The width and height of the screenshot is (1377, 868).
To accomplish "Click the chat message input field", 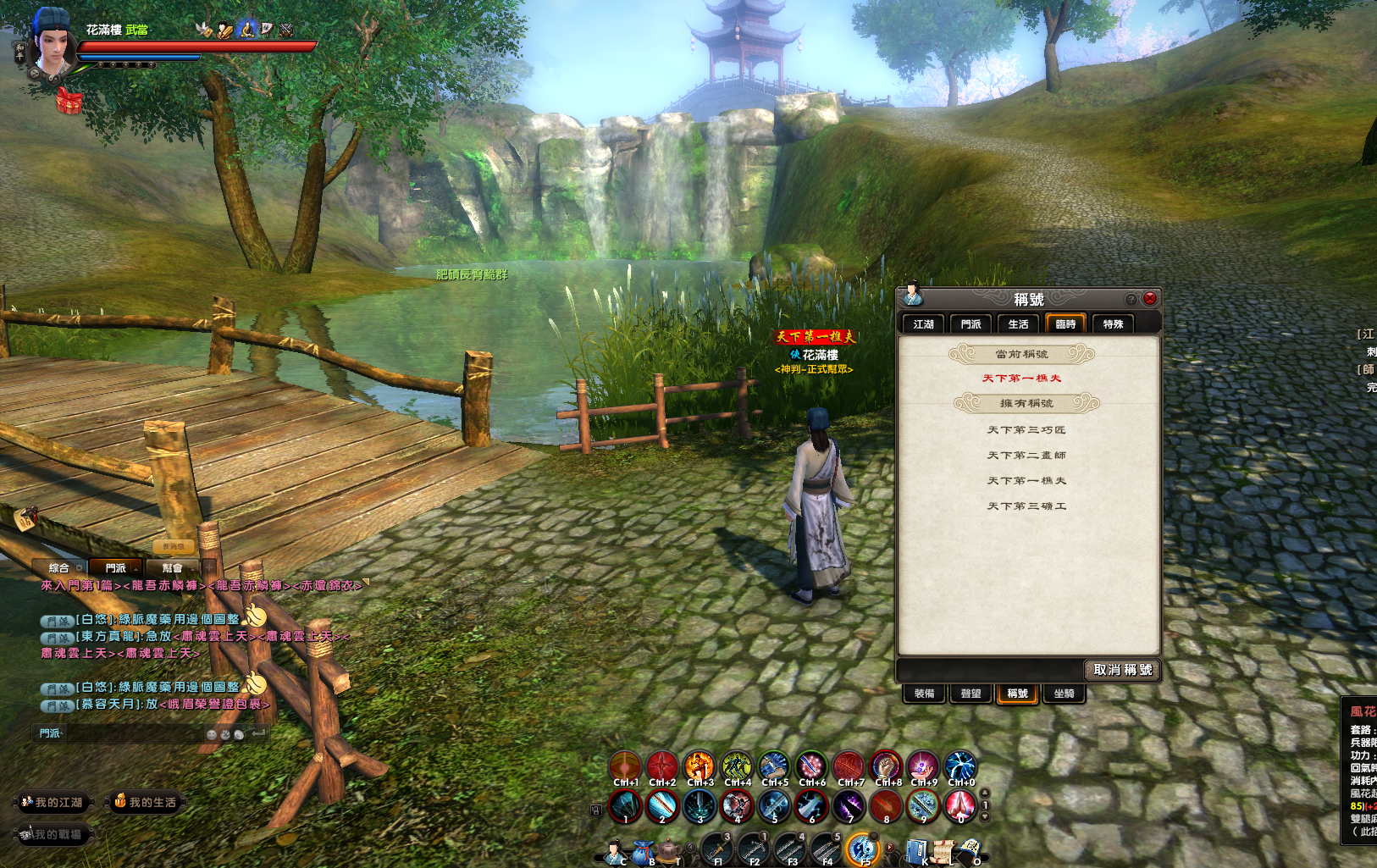I will (127, 733).
